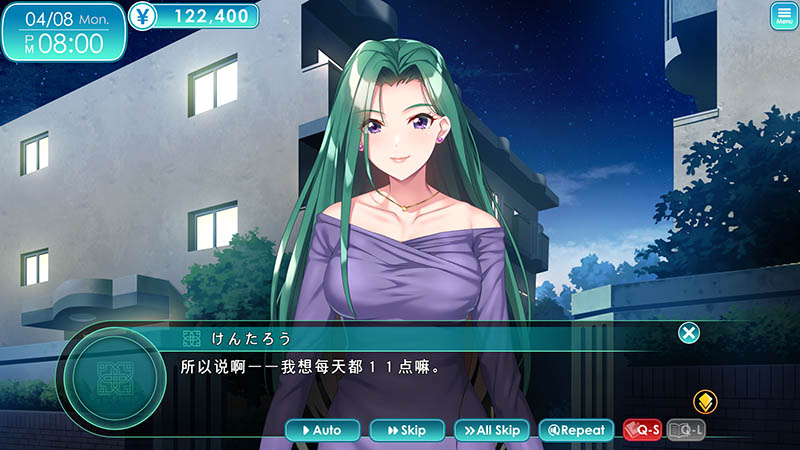800x450 pixels.
Task: Quick save with Q-S button
Action: pos(643,430)
